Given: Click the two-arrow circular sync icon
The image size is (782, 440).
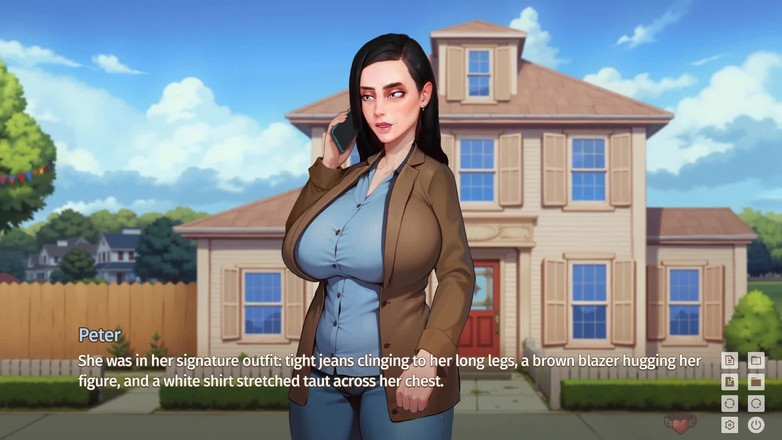Looking at the screenshot, I should coord(730,404).
